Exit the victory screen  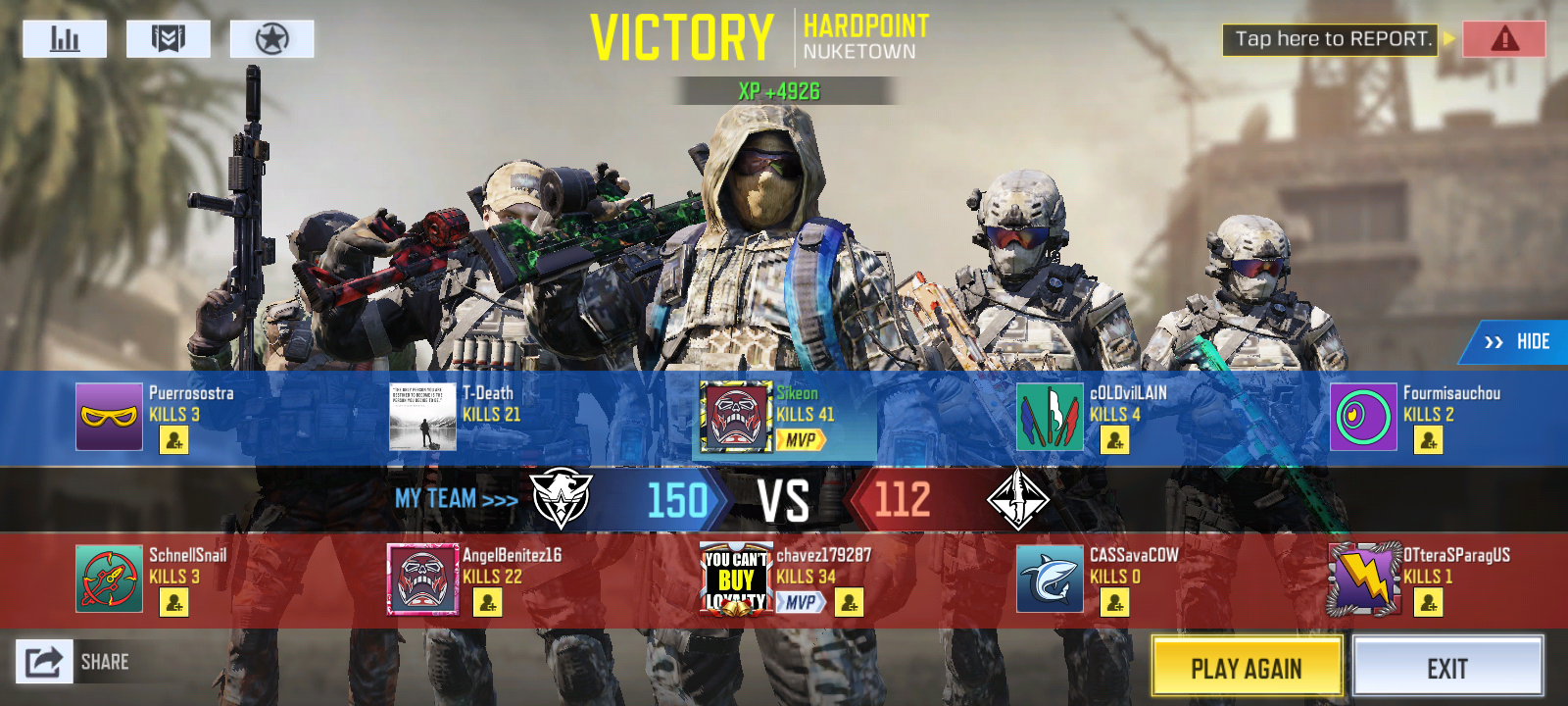(1447, 668)
